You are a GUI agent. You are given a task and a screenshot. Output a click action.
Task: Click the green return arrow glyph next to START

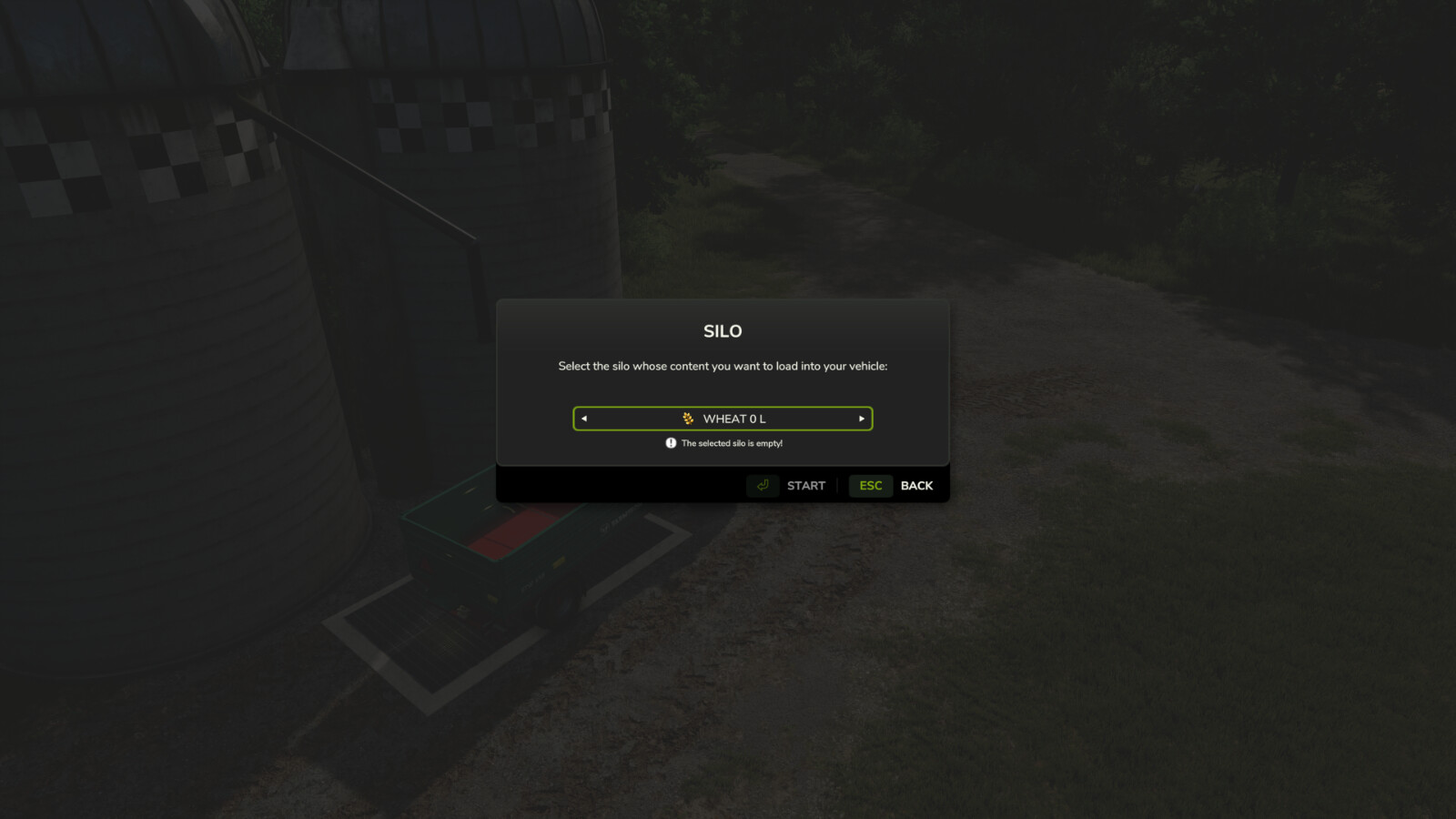pos(763,485)
